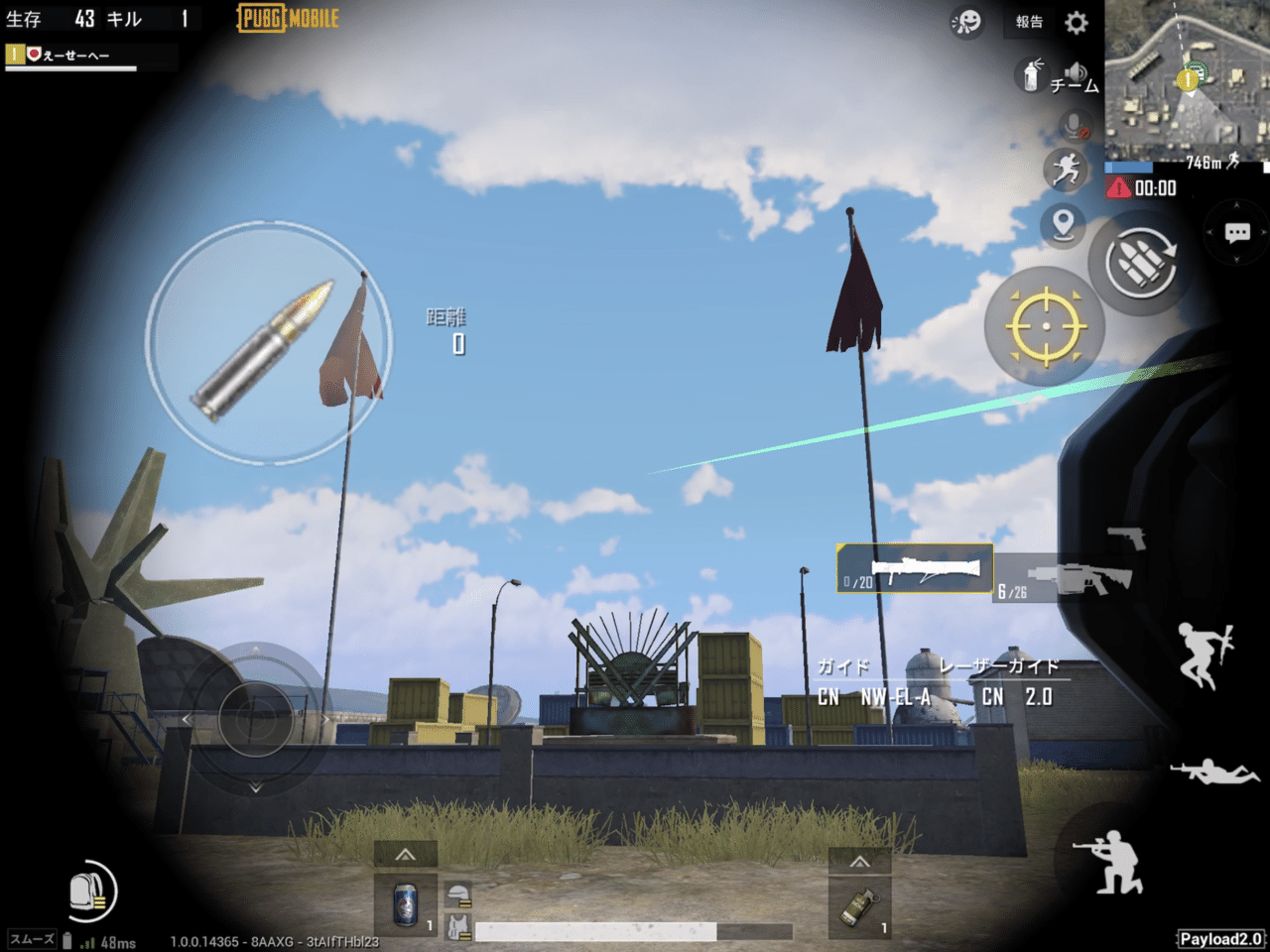Tap the bullets reload icon
This screenshot has width=1270, height=952.
pyautogui.click(x=1141, y=266)
